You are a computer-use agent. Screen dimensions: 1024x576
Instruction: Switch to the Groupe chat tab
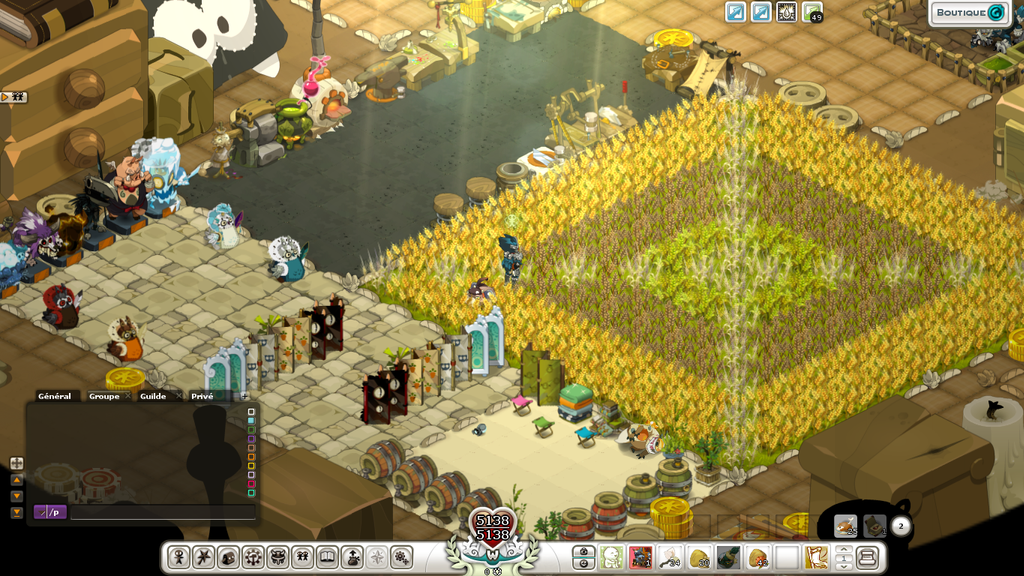[x=103, y=396]
